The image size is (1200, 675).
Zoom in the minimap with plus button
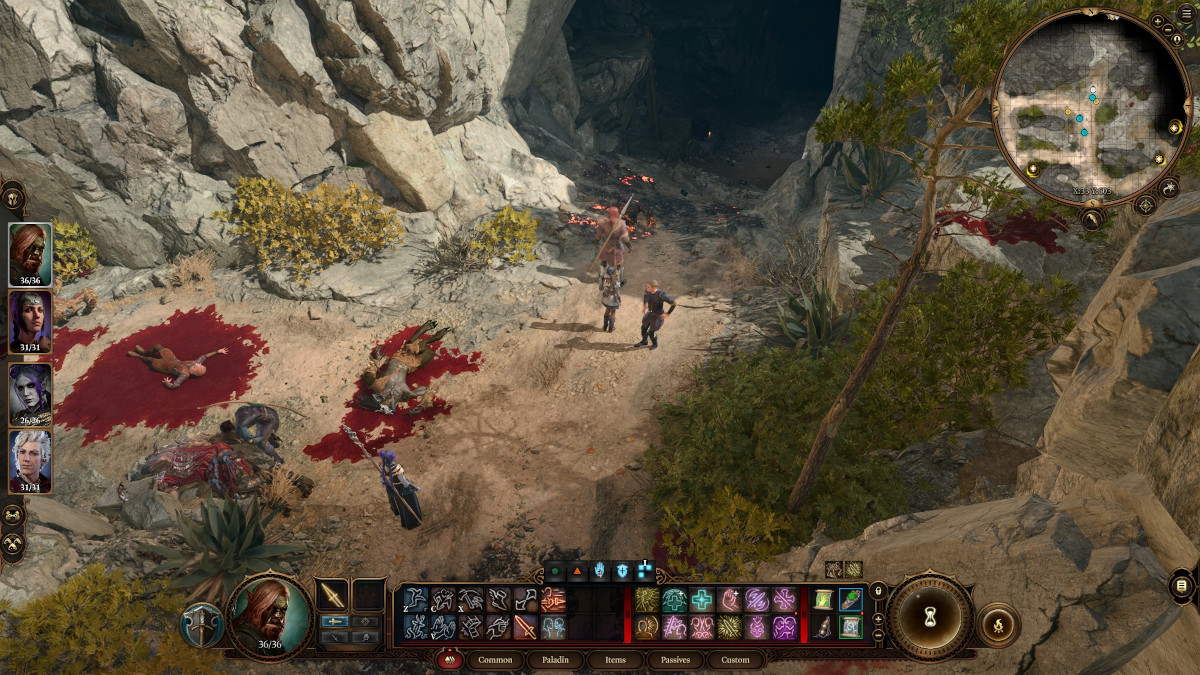point(1157,21)
